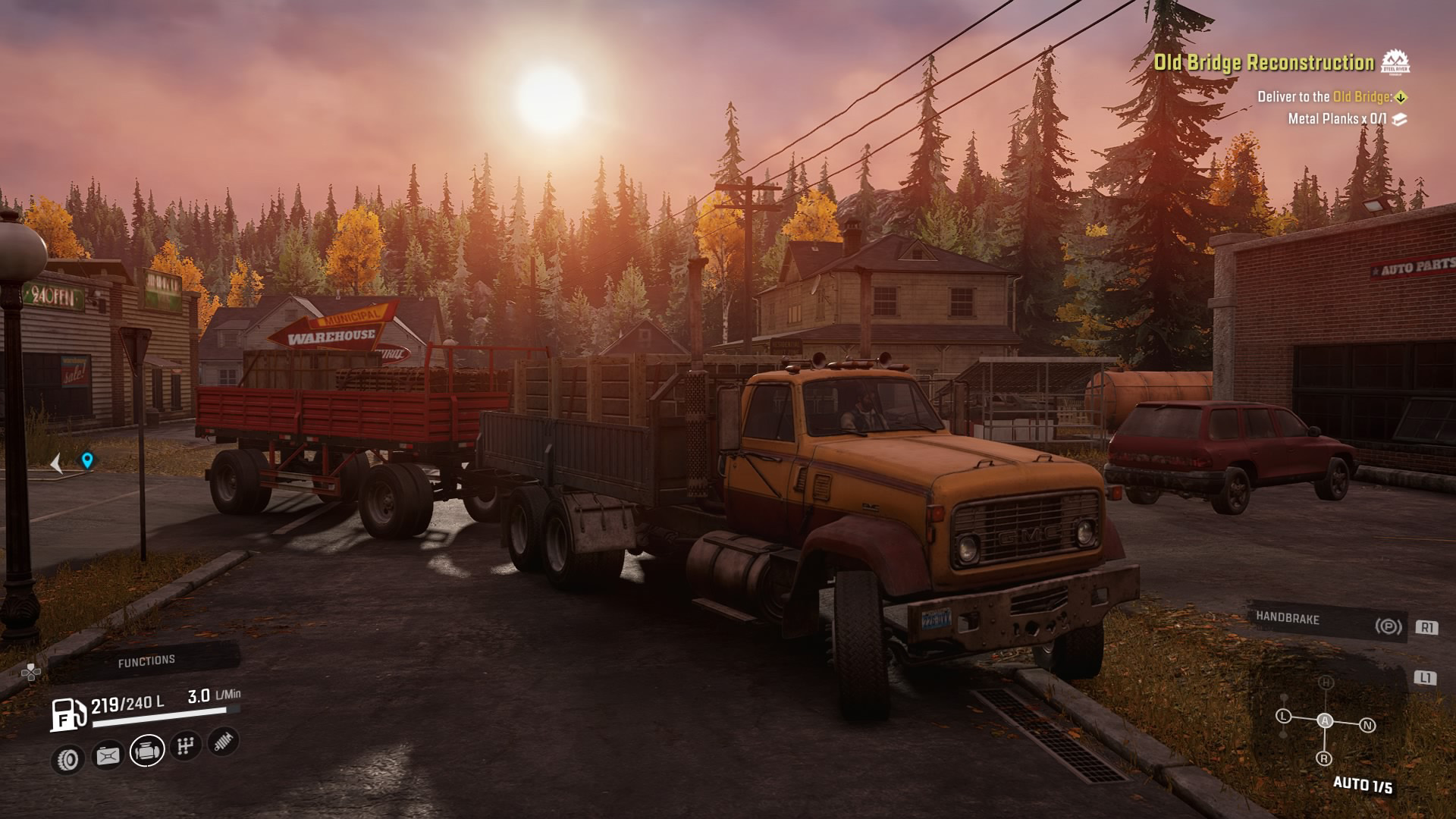Click the fuel pump icon
This screenshot has width=1456, height=819.
coord(68,714)
